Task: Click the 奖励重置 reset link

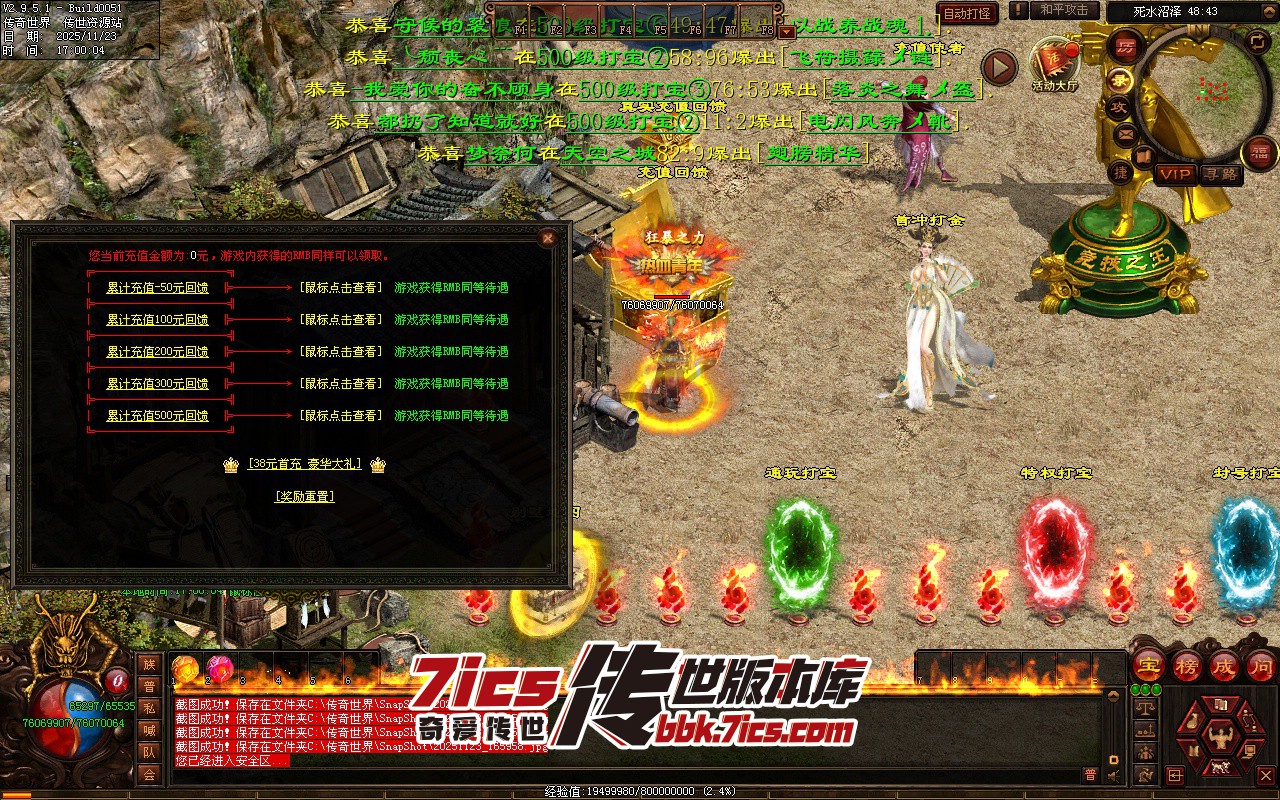Action: click(305, 496)
